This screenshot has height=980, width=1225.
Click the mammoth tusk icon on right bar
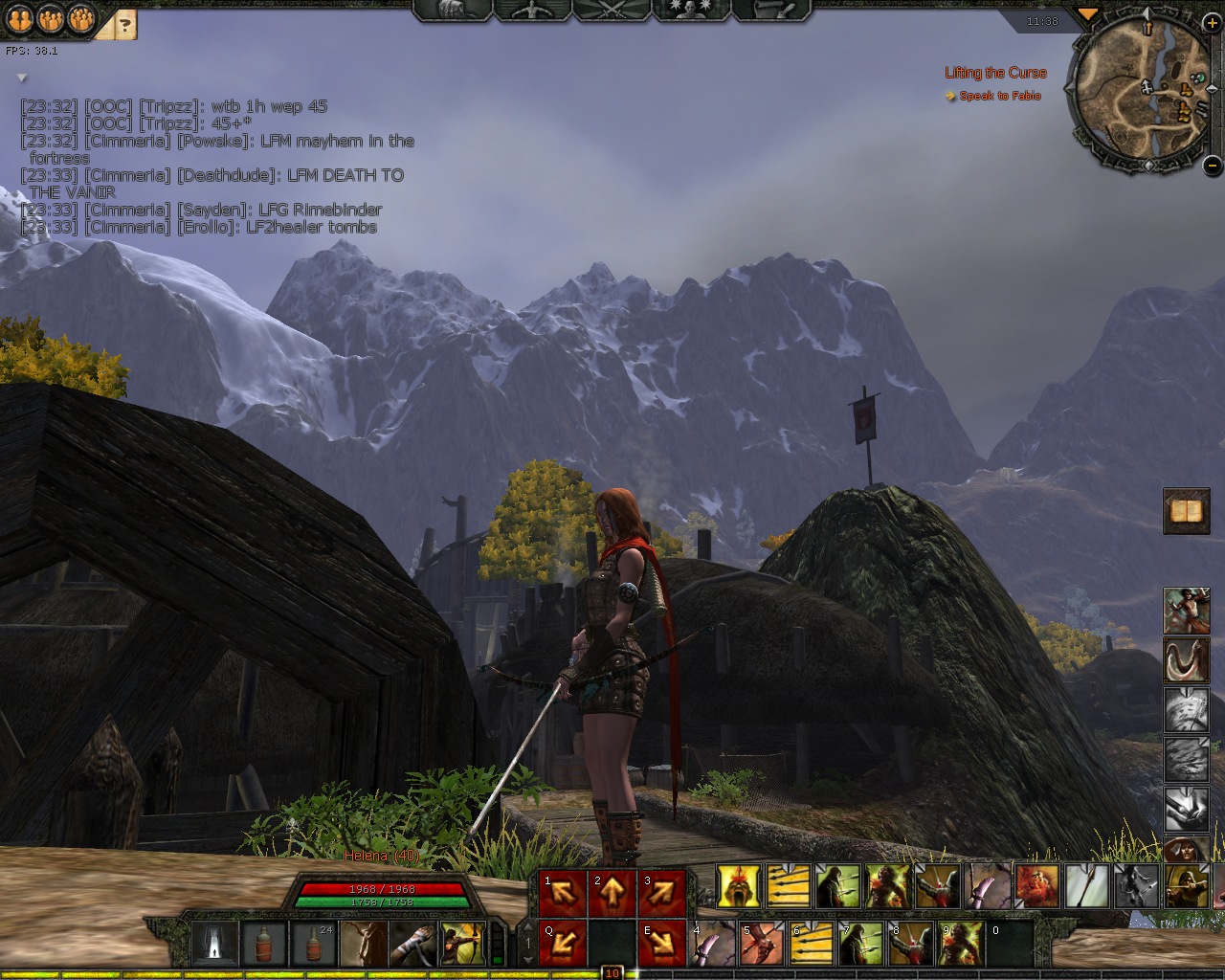(1187, 660)
